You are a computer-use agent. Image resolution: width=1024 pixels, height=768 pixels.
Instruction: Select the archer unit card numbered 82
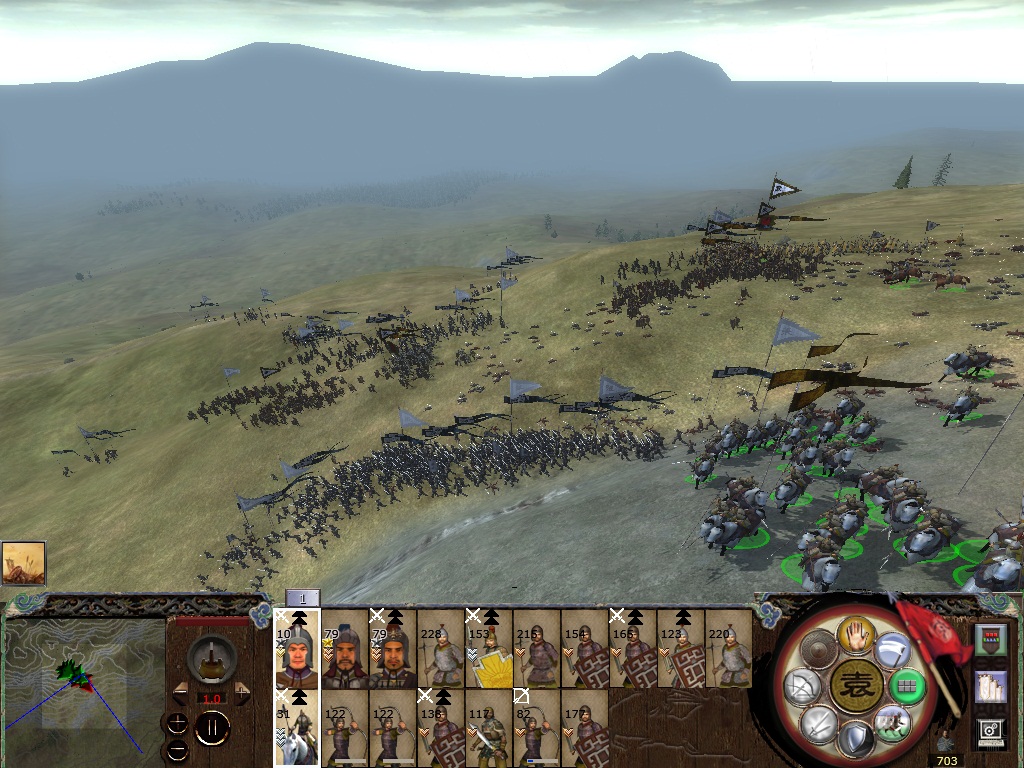[x=536, y=728]
